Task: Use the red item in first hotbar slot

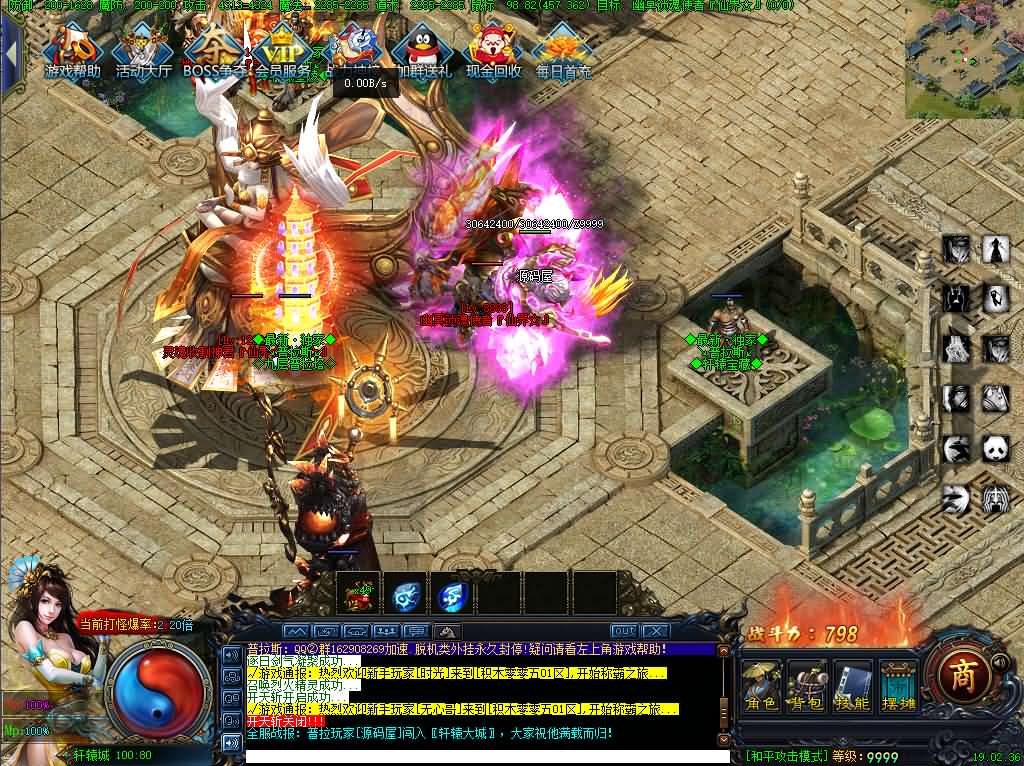Action: 359,596
